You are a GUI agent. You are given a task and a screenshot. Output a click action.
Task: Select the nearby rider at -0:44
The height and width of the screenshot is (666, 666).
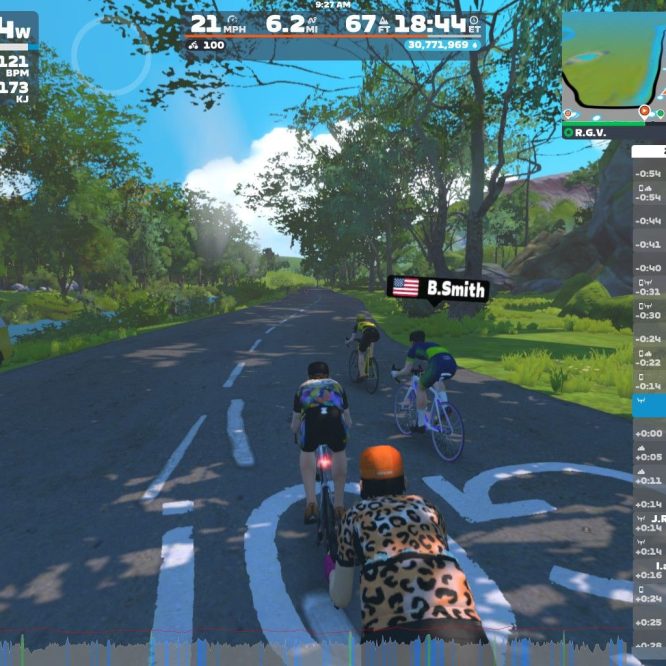click(649, 220)
